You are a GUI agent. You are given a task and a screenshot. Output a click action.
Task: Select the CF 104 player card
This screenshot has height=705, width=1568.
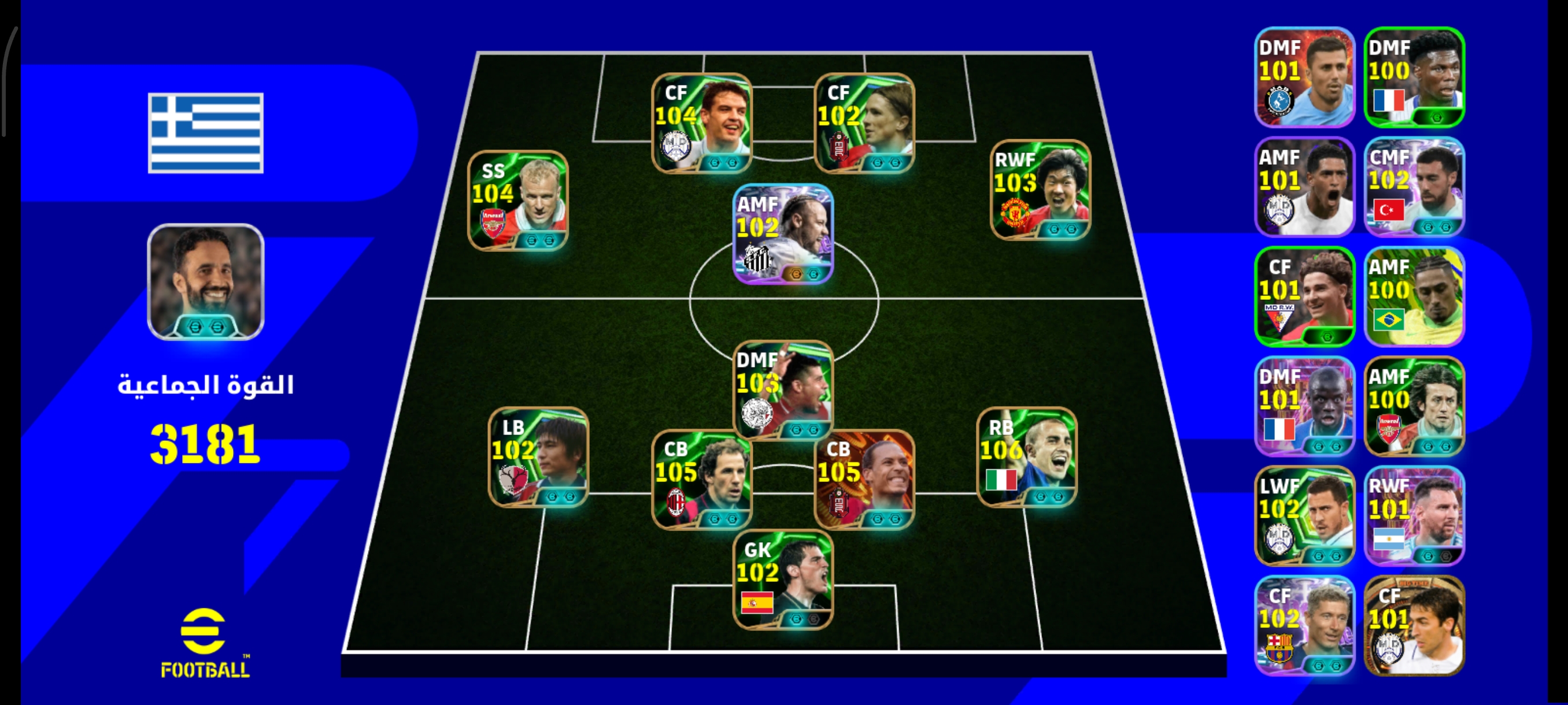pyautogui.click(x=702, y=124)
